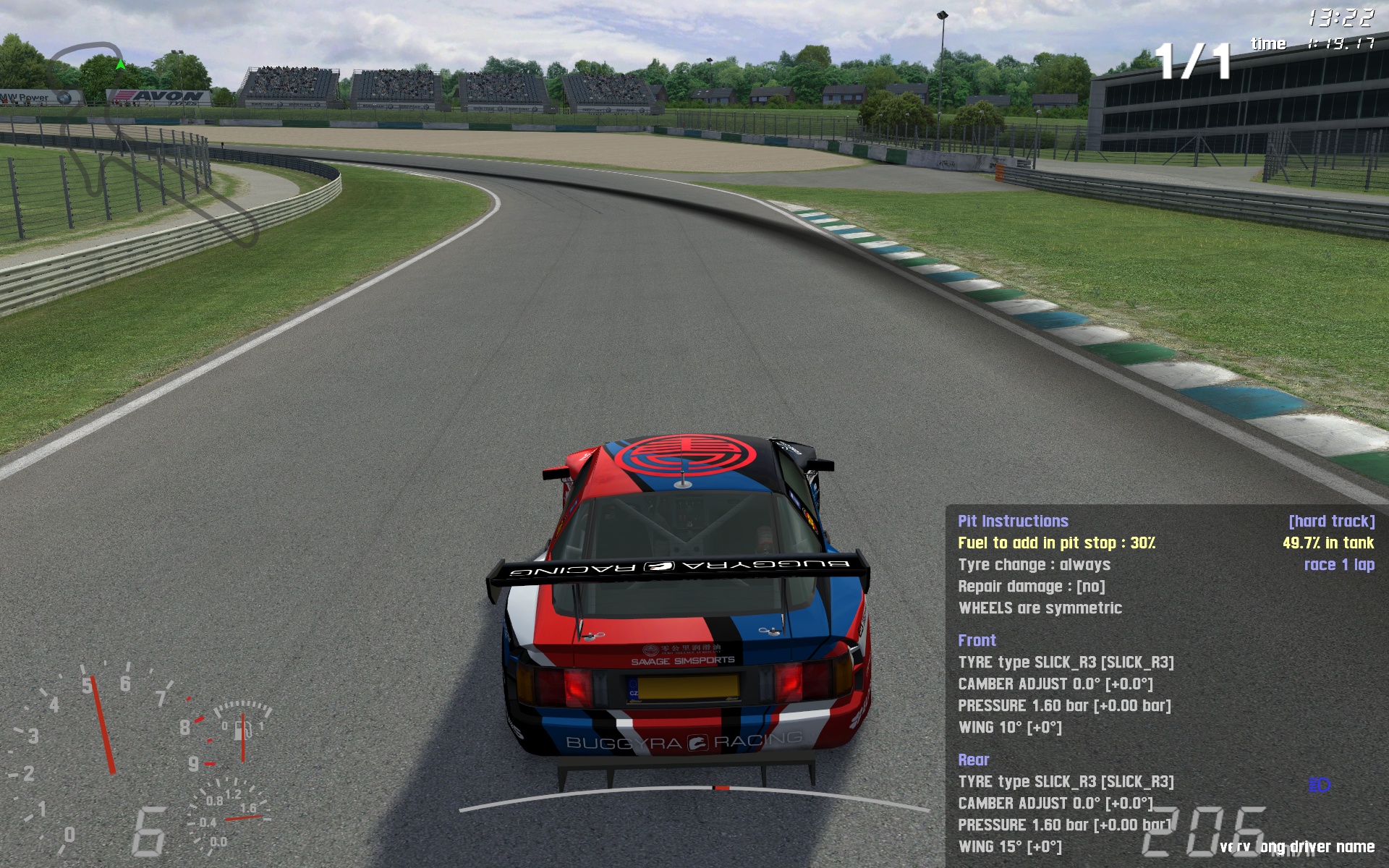Viewport: 1389px width, 868px height.
Task: Toggle the Repair damage option
Action: 1031,587
